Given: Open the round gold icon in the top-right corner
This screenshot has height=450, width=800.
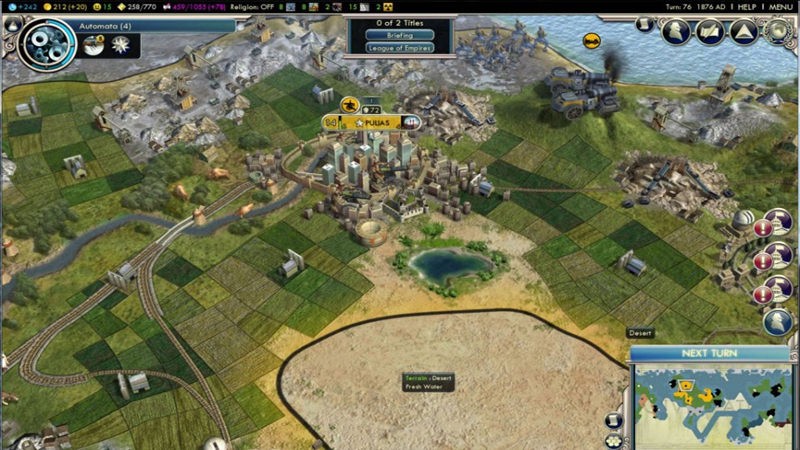Looking at the screenshot, I should pyautogui.click(x=777, y=30).
